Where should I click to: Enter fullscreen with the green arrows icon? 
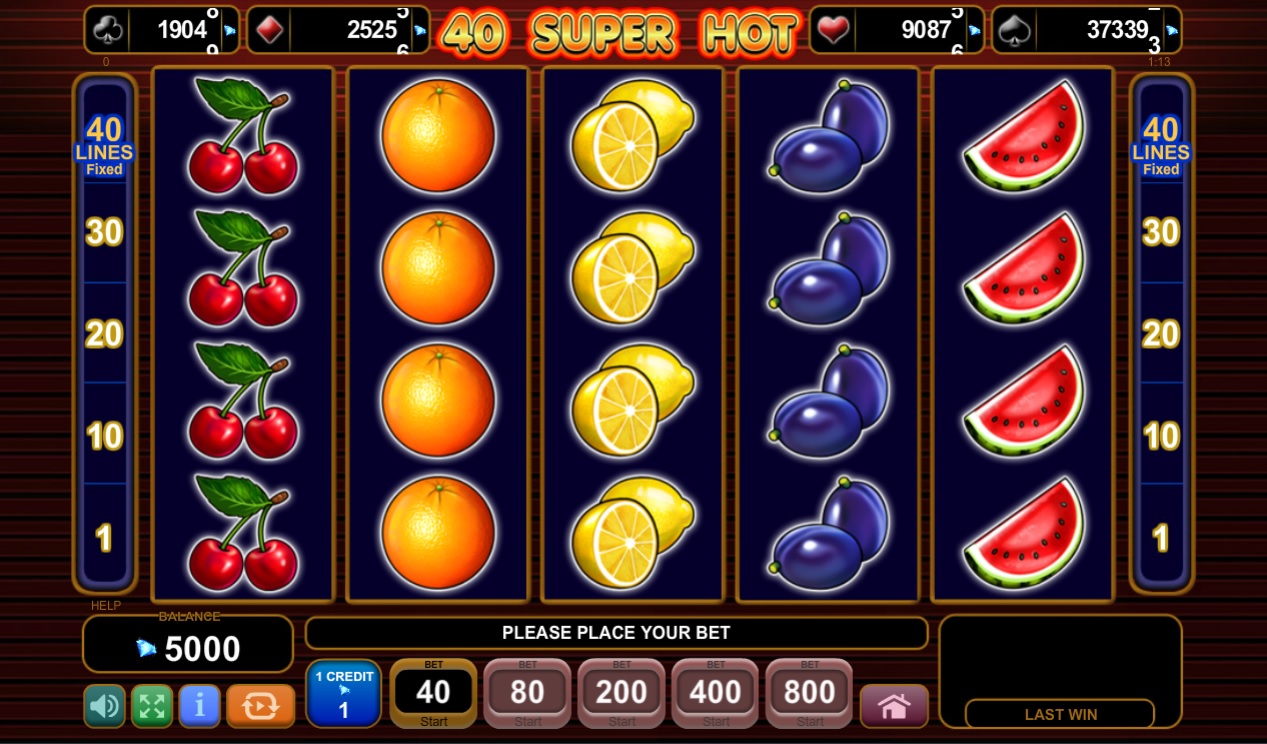point(152,706)
